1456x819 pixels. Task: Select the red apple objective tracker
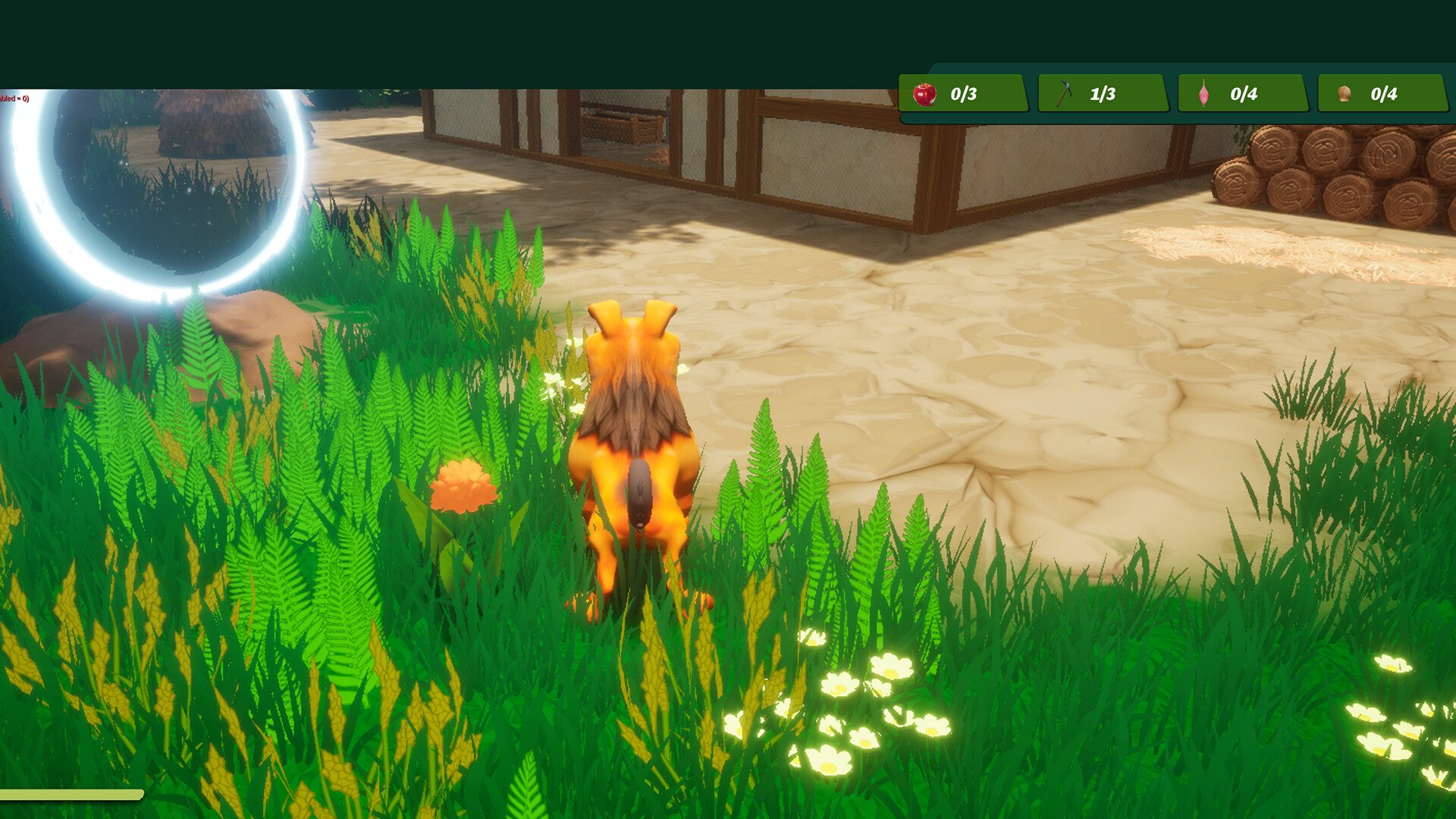[962, 94]
